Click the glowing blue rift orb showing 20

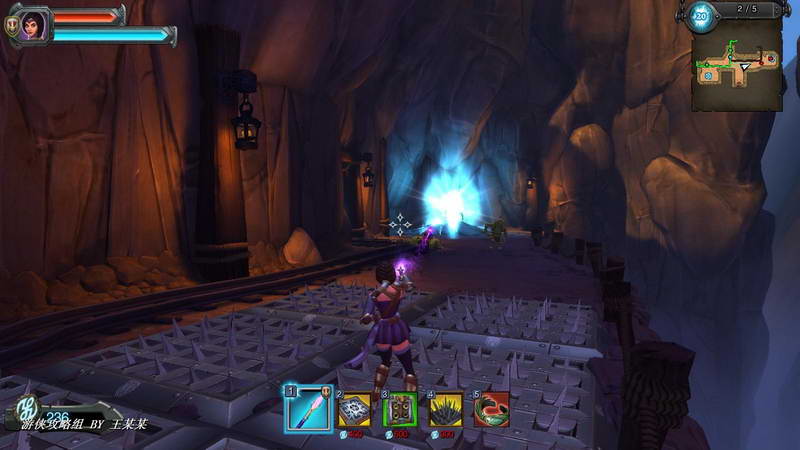[700, 14]
